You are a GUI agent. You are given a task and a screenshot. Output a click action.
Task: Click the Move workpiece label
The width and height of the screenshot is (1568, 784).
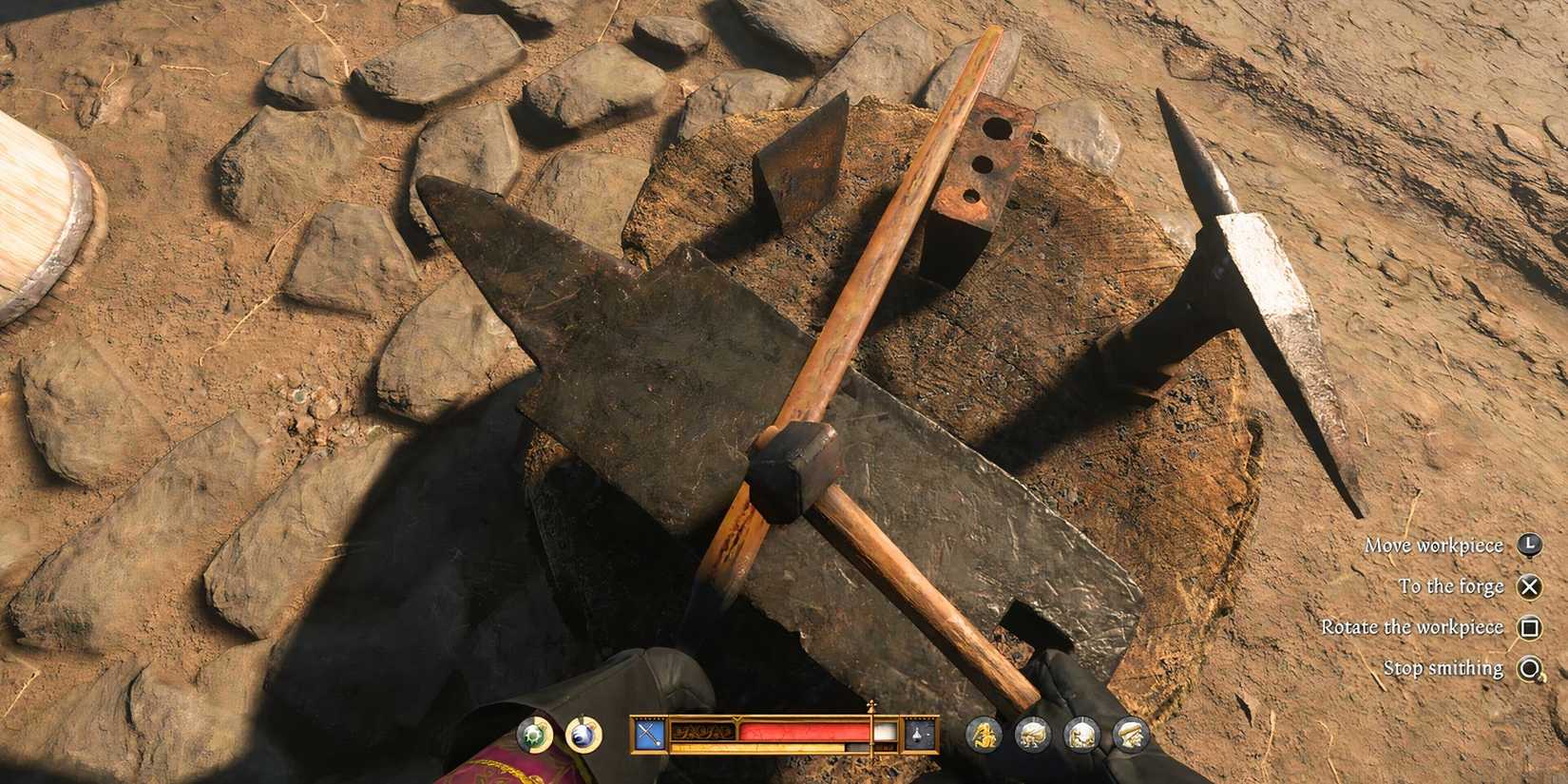[x=1433, y=545]
